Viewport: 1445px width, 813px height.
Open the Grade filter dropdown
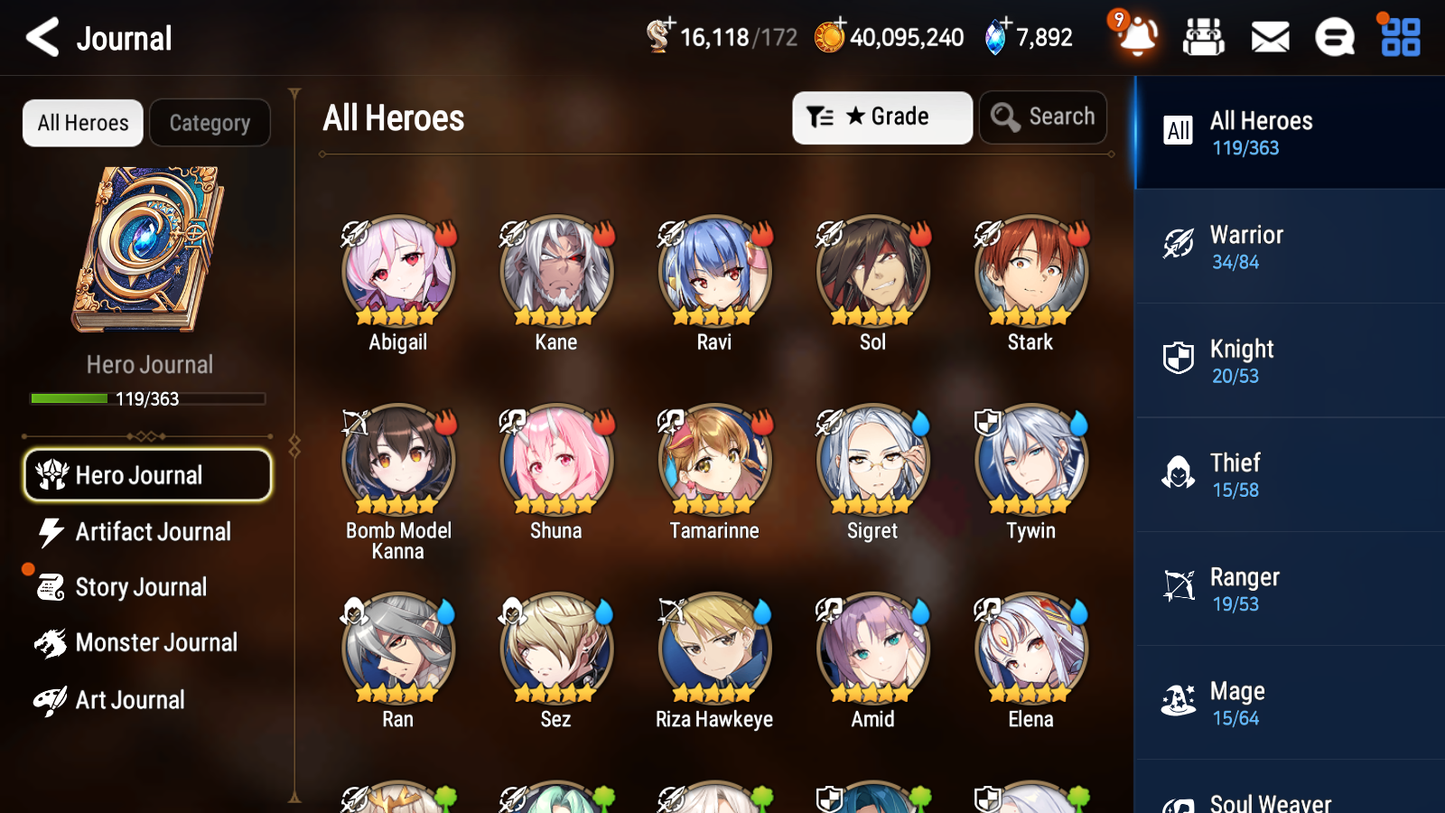(x=882, y=117)
